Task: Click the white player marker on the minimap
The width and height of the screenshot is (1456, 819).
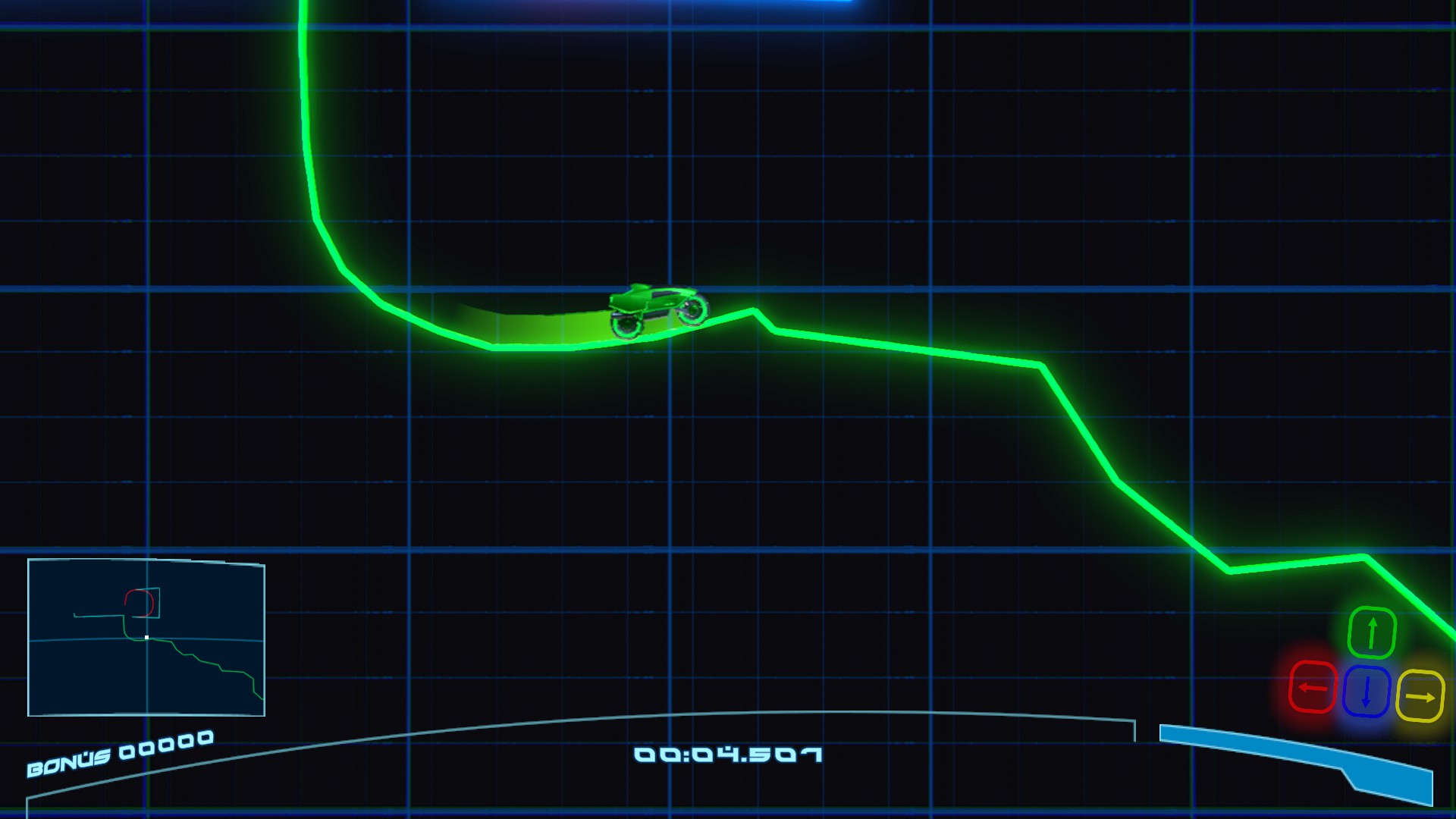Action: tap(145, 638)
